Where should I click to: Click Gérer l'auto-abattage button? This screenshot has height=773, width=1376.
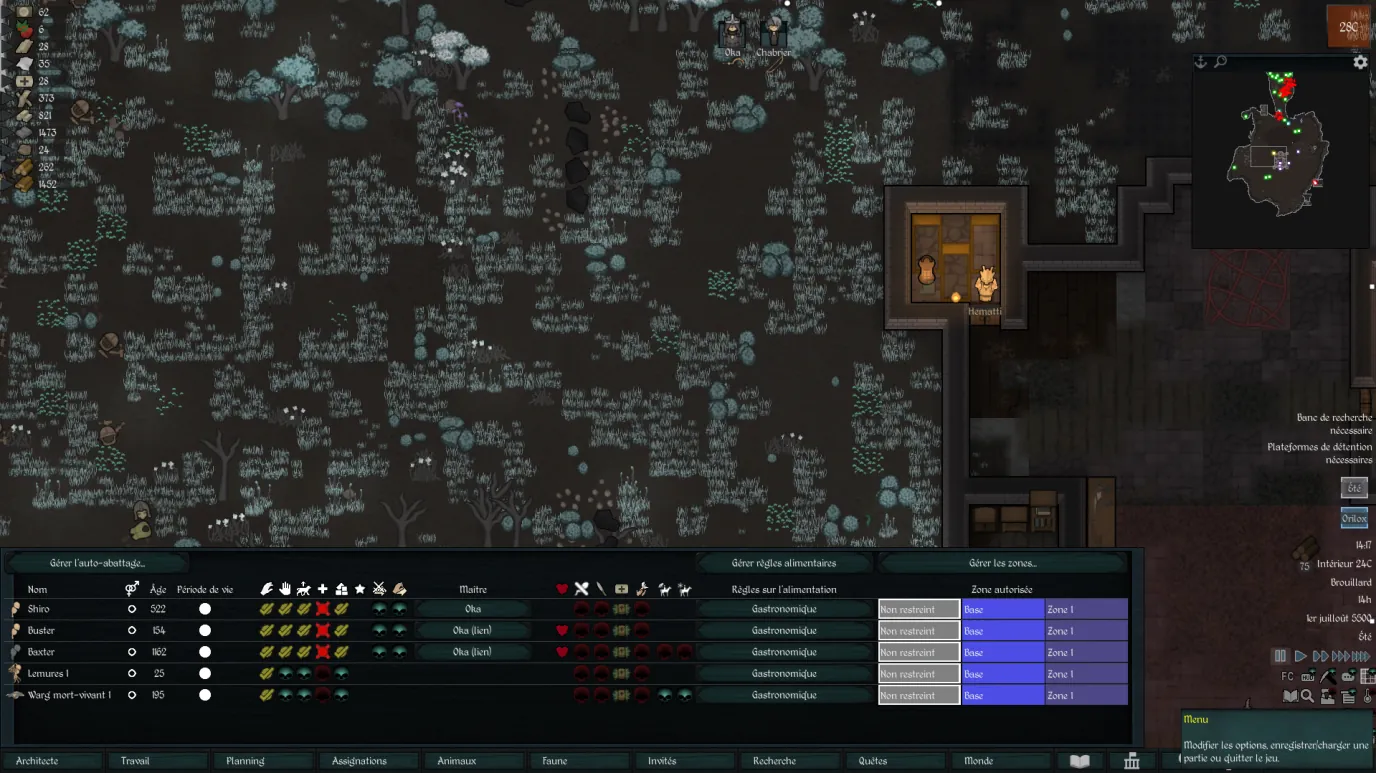coord(97,563)
